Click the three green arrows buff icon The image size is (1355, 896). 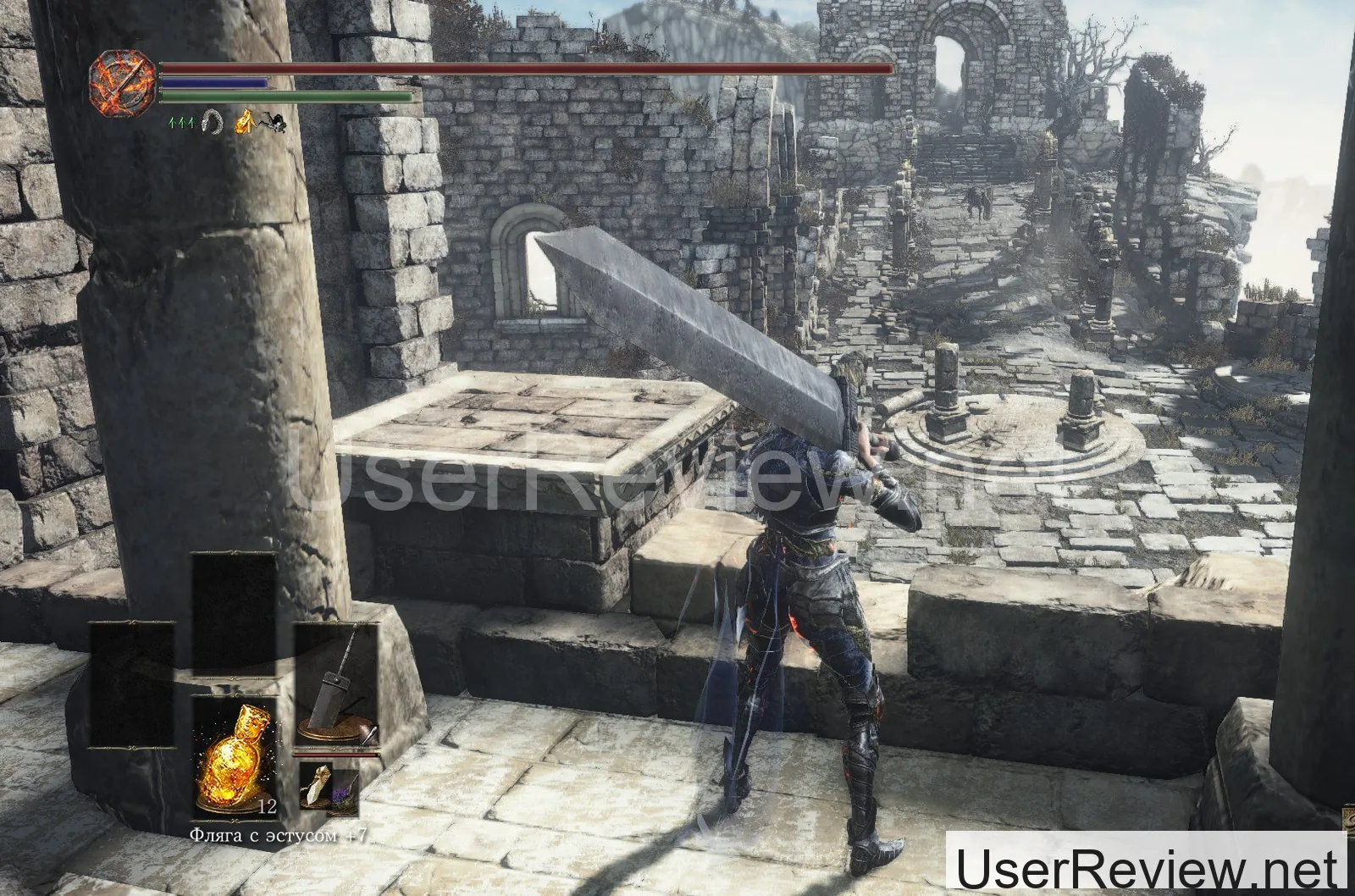click(x=180, y=122)
